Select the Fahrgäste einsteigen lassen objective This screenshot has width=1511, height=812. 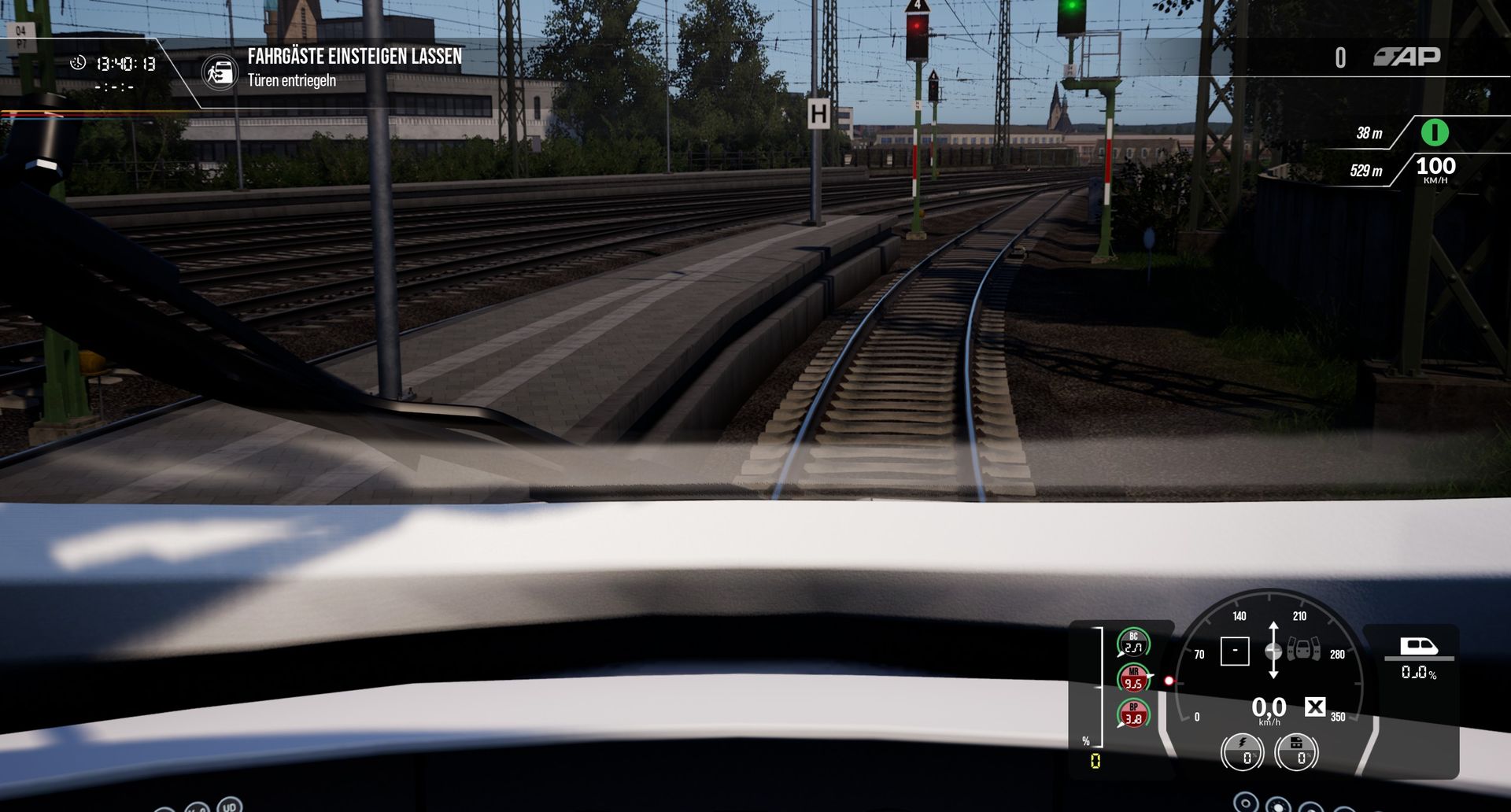click(x=354, y=57)
